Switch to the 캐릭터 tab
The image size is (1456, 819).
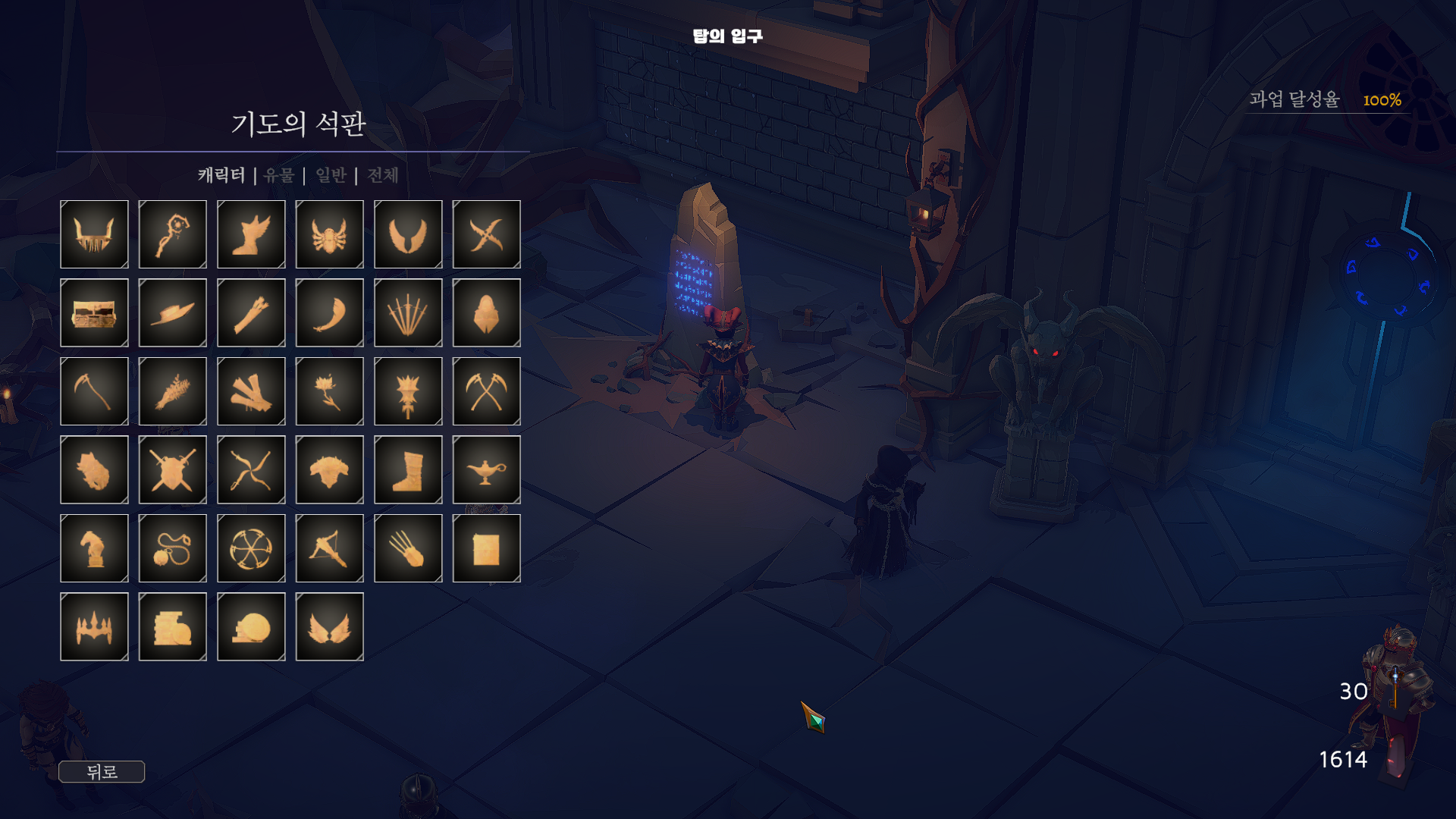[x=221, y=175]
